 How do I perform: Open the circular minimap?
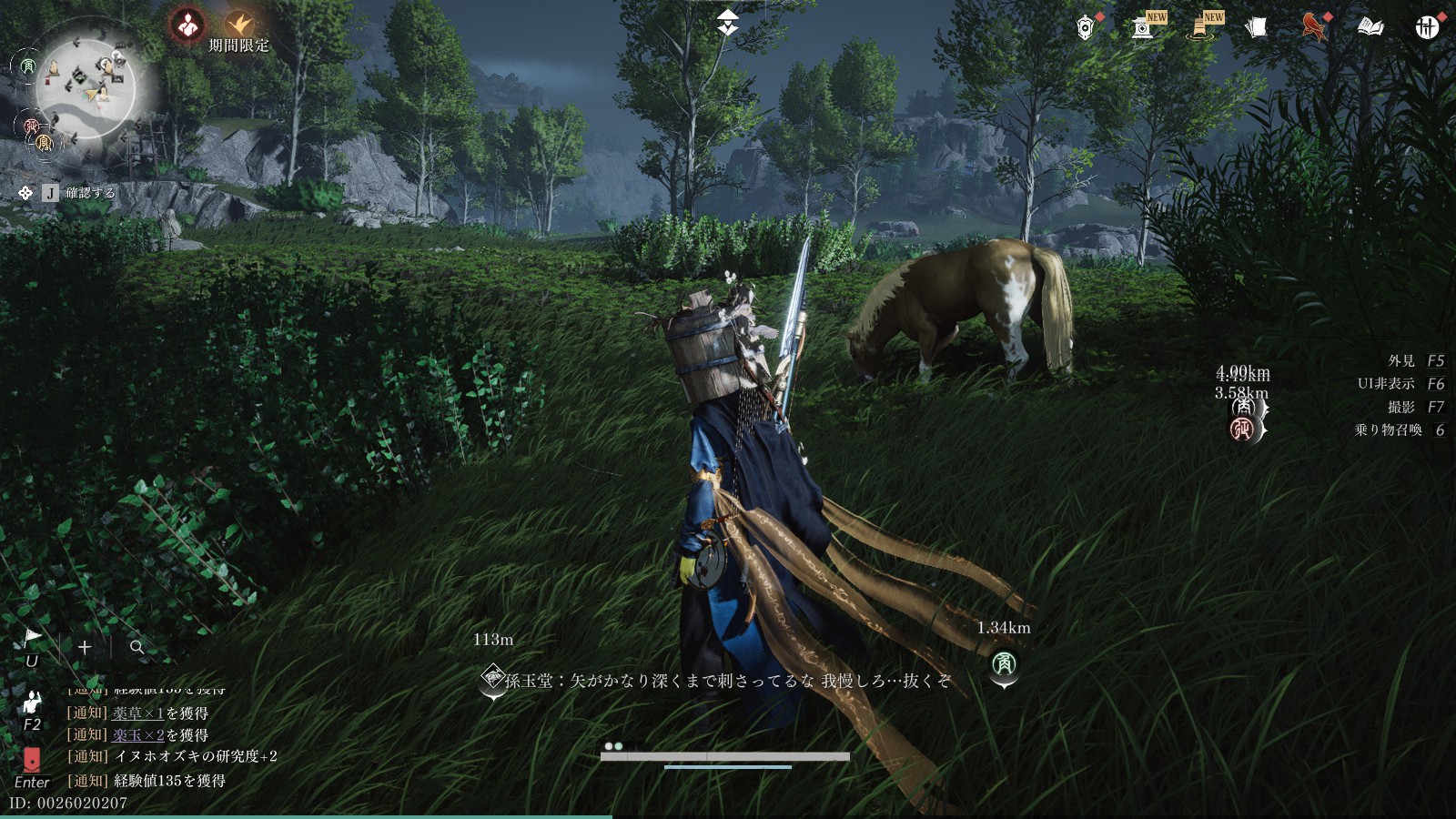tap(86, 87)
